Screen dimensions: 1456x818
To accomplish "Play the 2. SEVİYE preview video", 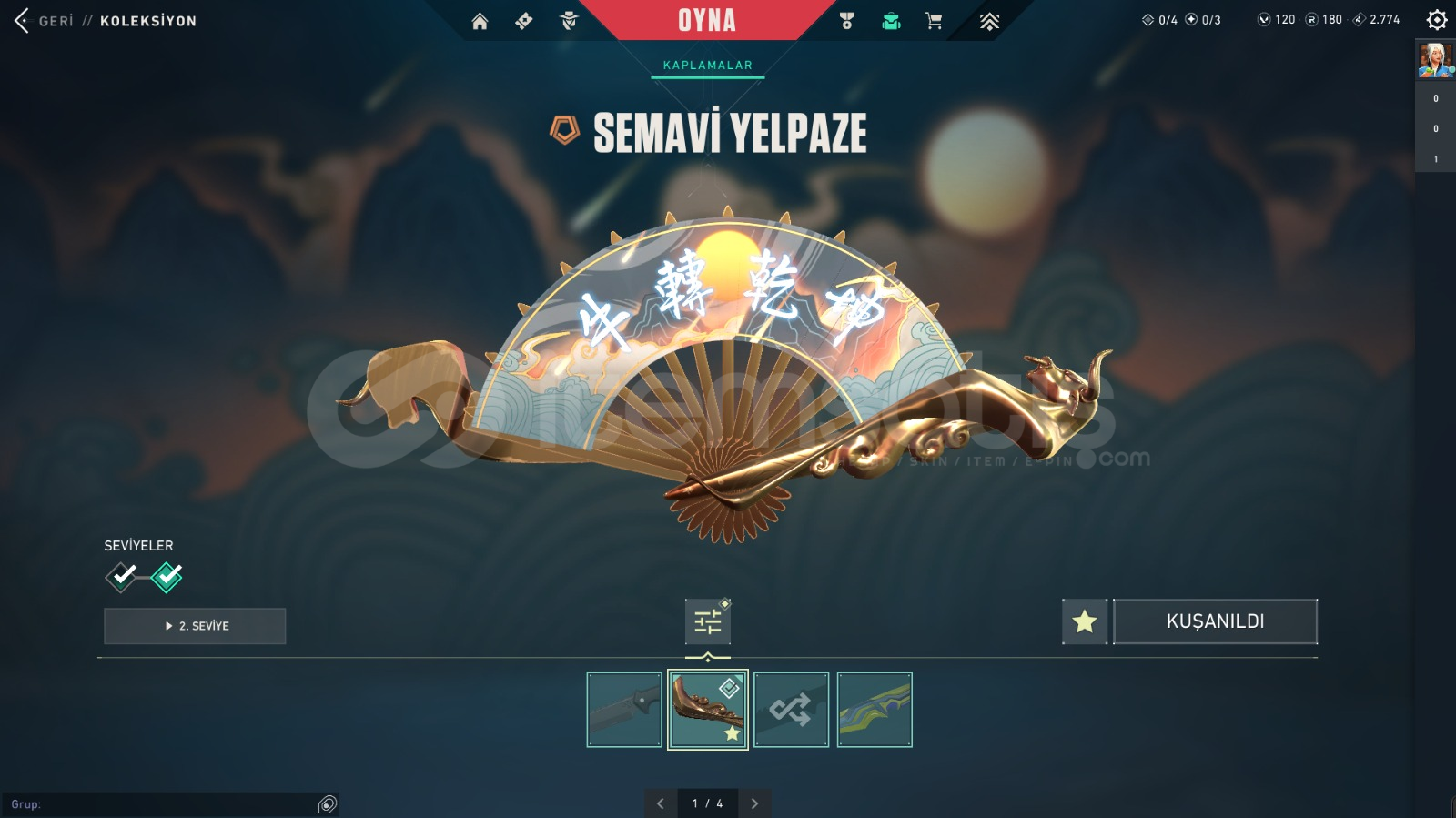I will pyautogui.click(x=195, y=626).
